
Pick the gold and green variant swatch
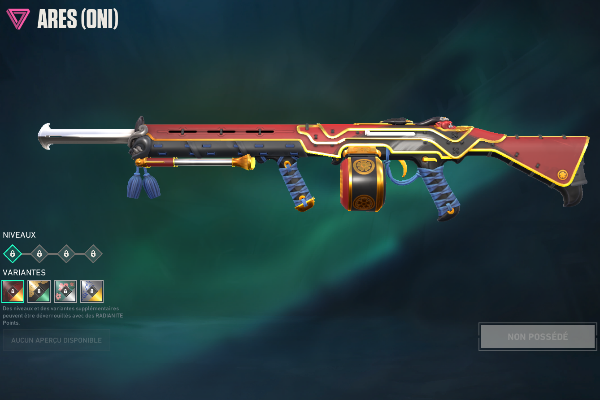click(x=39, y=291)
